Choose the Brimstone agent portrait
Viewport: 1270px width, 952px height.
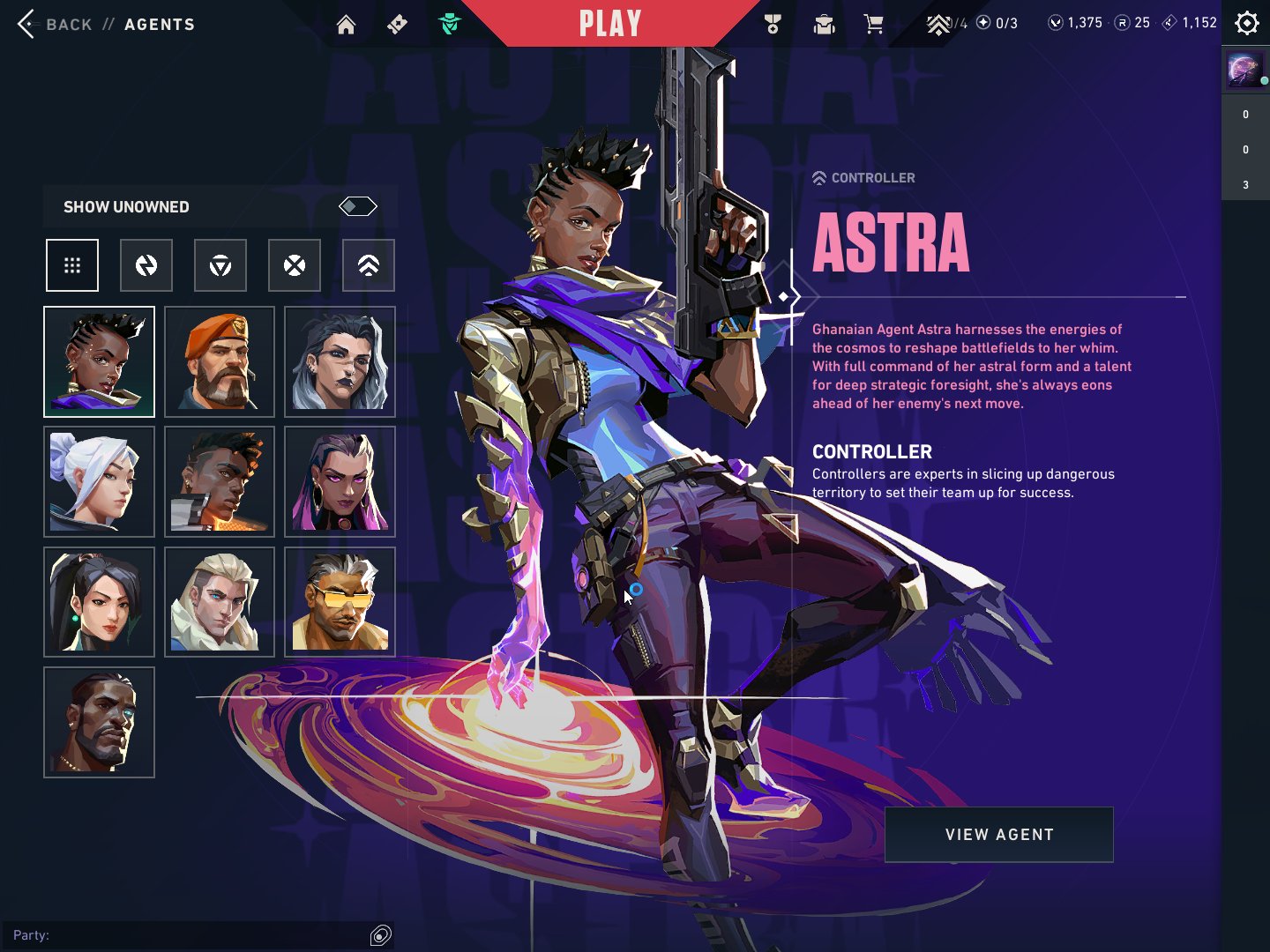tap(220, 361)
